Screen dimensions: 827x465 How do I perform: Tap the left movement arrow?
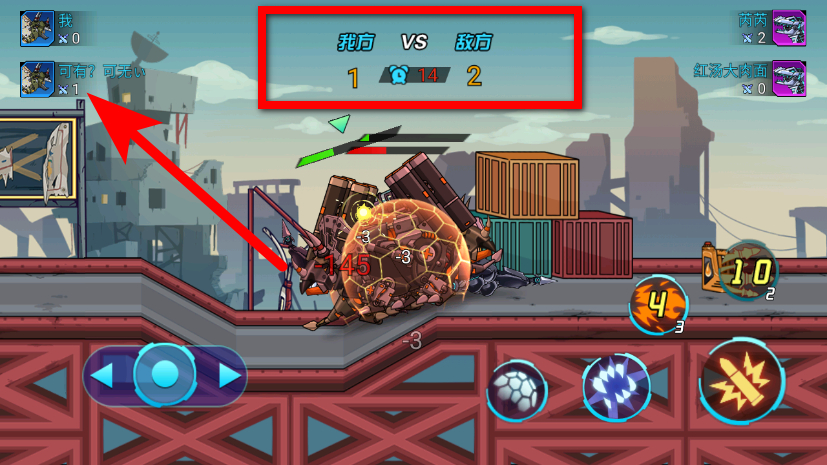click(103, 376)
